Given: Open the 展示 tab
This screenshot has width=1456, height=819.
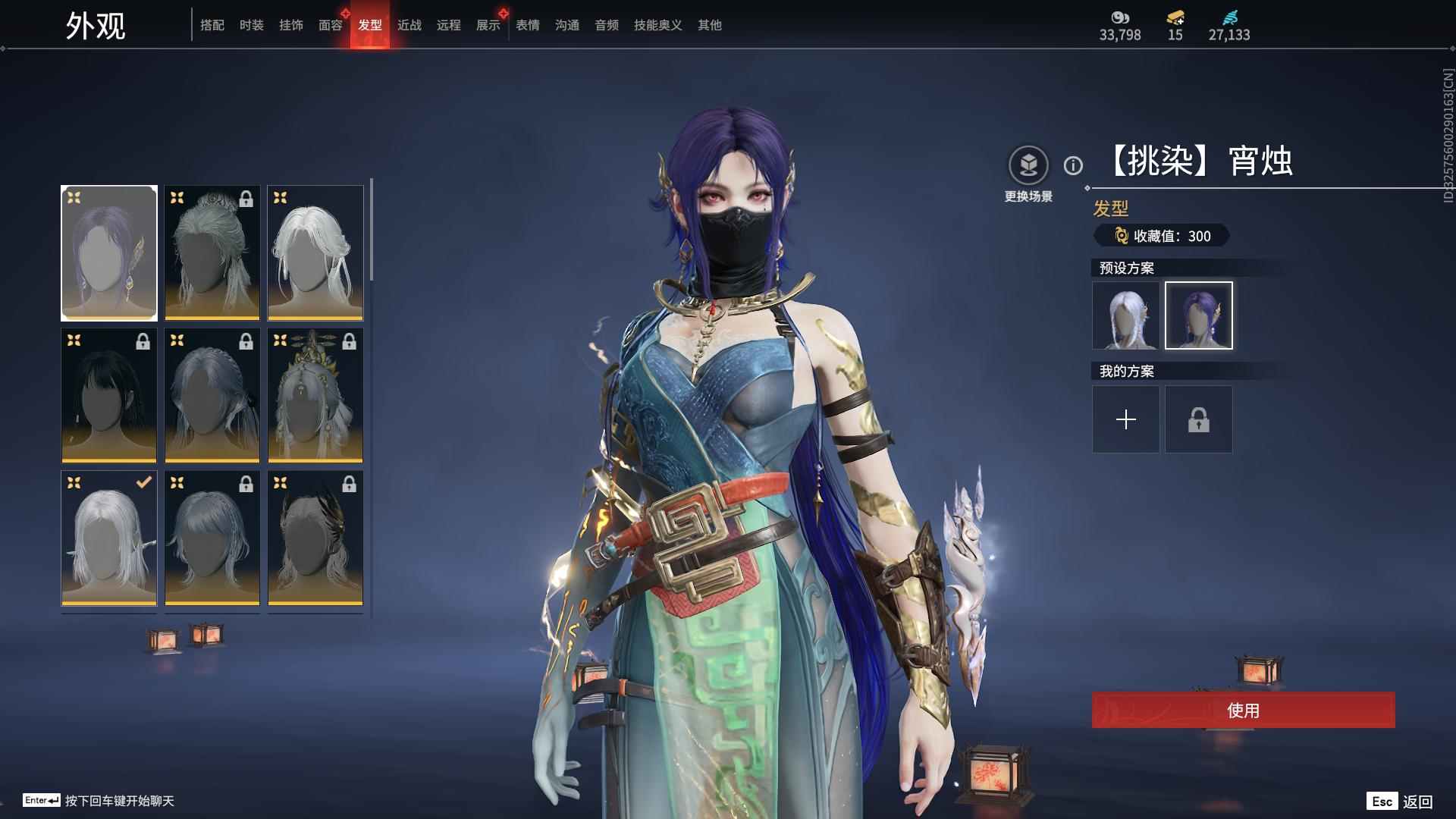Looking at the screenshot, I should [x=488, y=25].
